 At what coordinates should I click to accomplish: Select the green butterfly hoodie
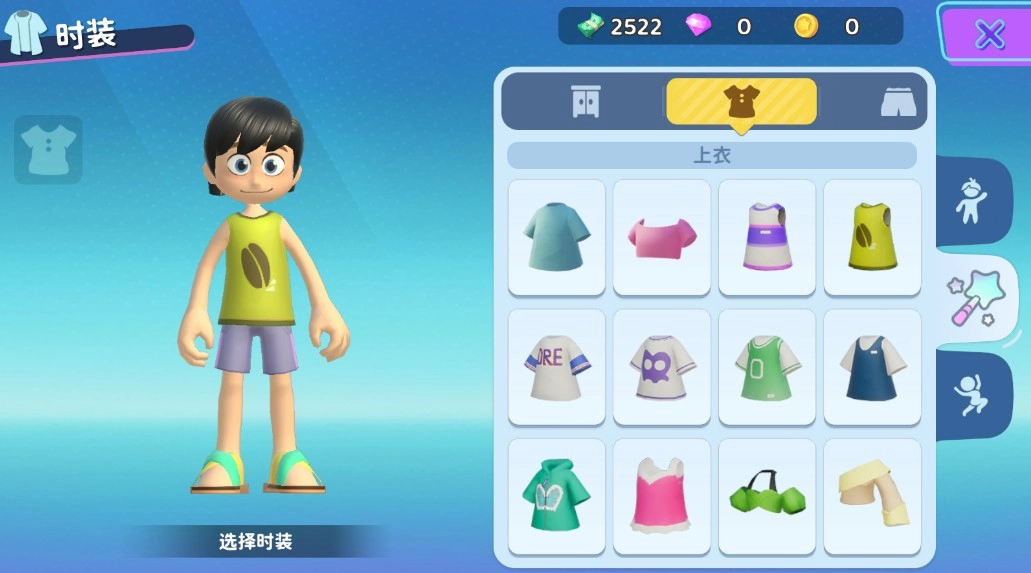tap(557, 496)
